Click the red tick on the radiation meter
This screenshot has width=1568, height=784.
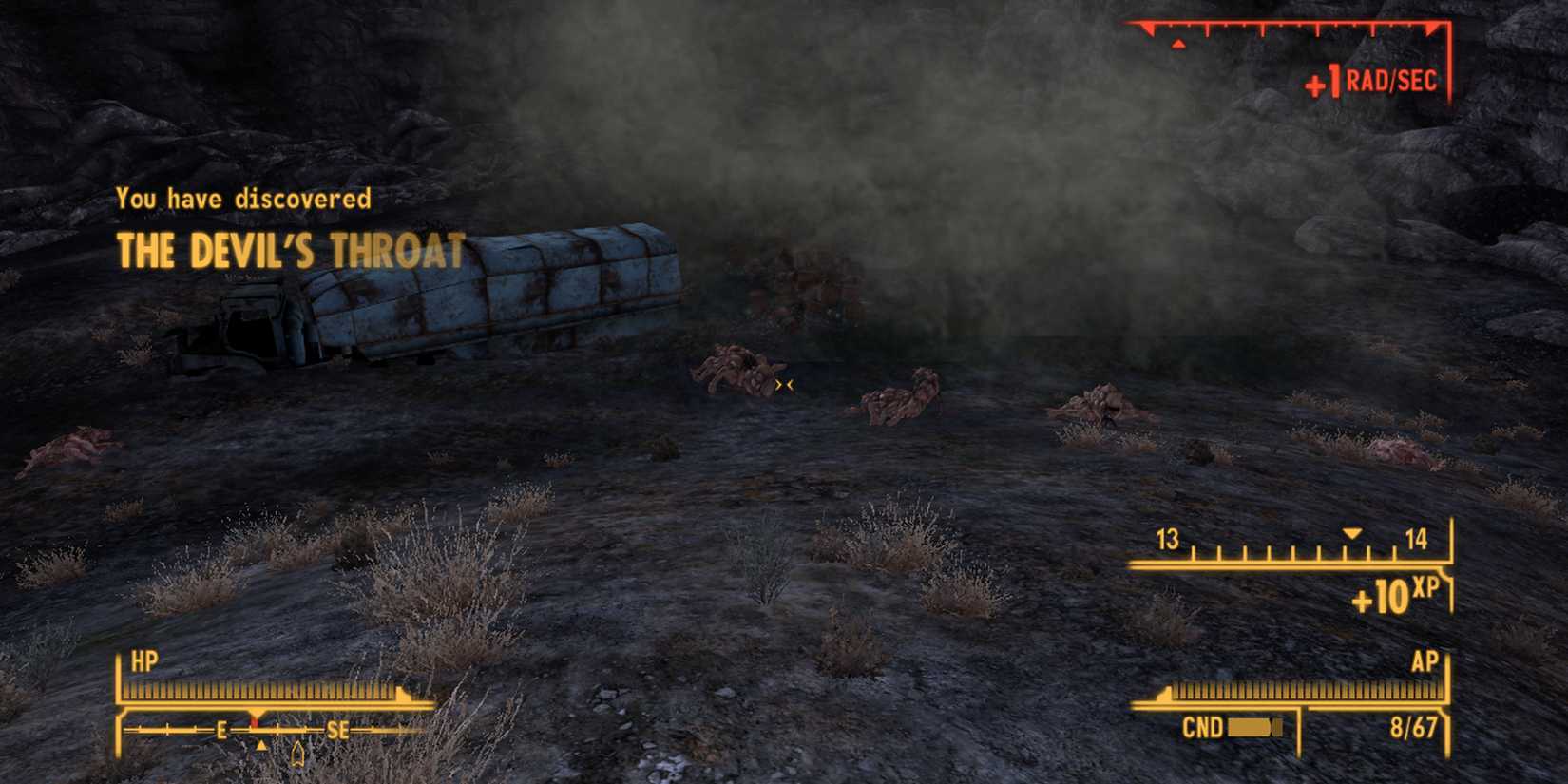(1178, 42)
